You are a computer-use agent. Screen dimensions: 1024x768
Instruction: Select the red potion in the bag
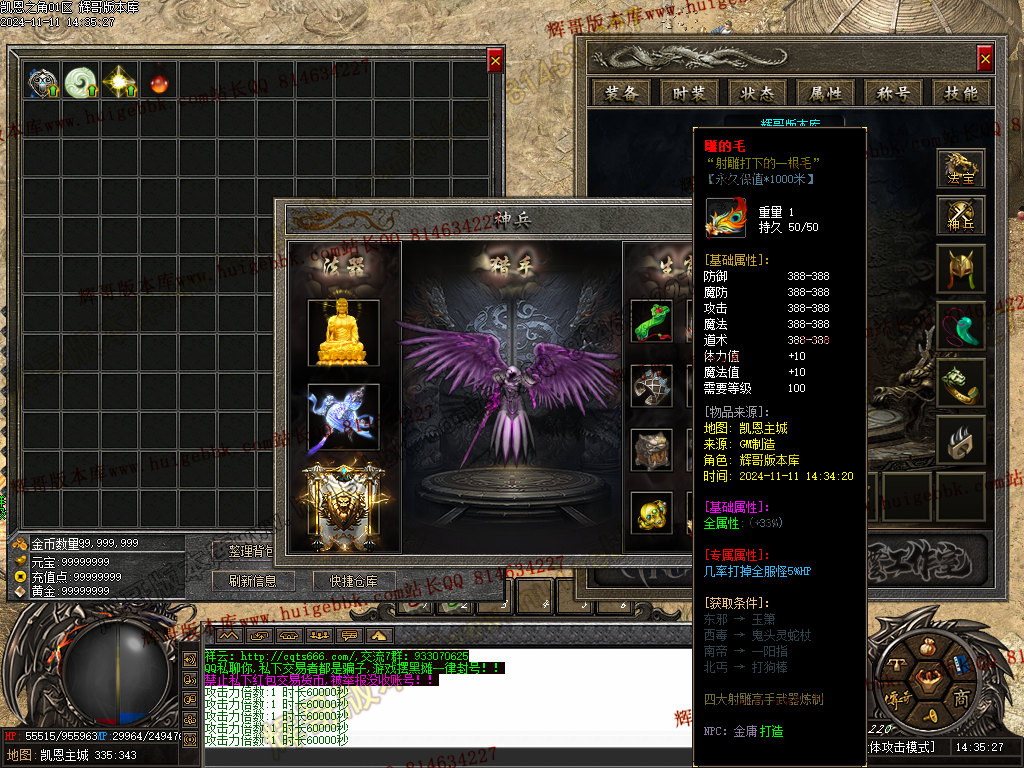[156, 81]
